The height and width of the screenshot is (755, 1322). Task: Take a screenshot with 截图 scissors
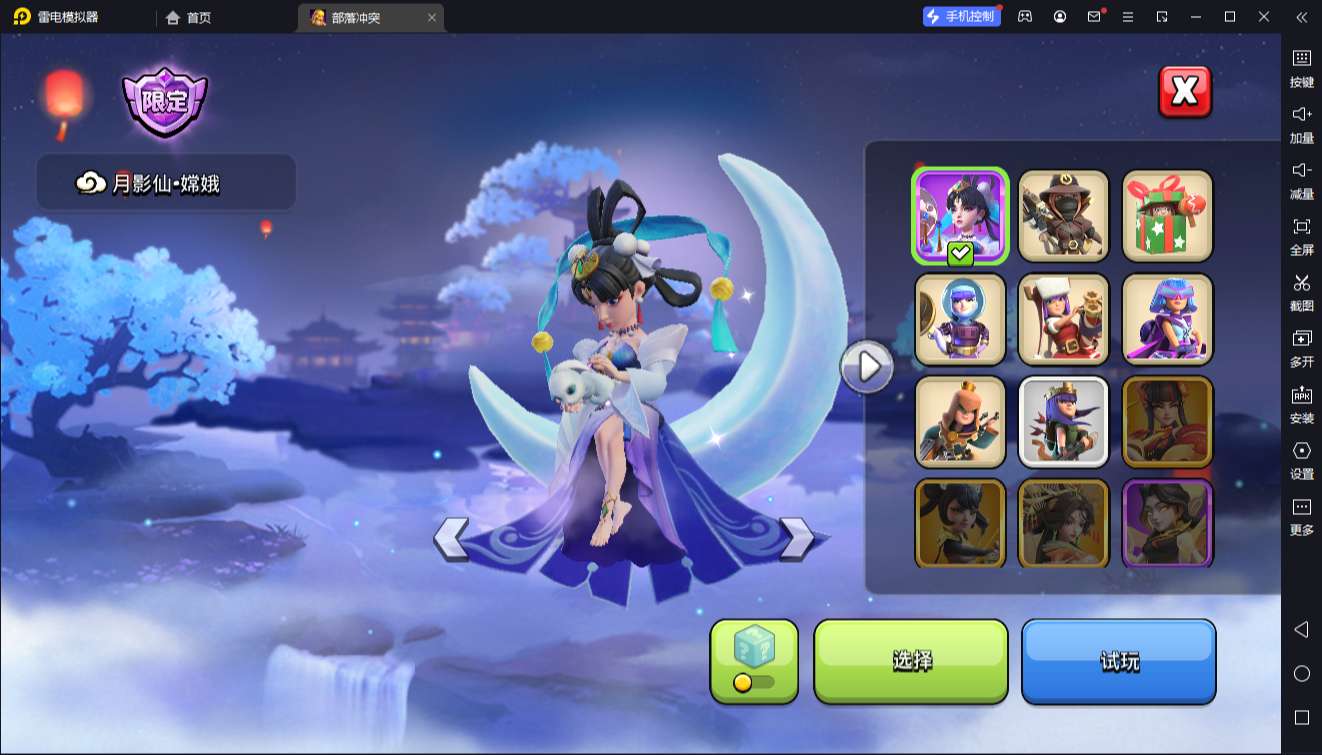tap(1301, 292)
